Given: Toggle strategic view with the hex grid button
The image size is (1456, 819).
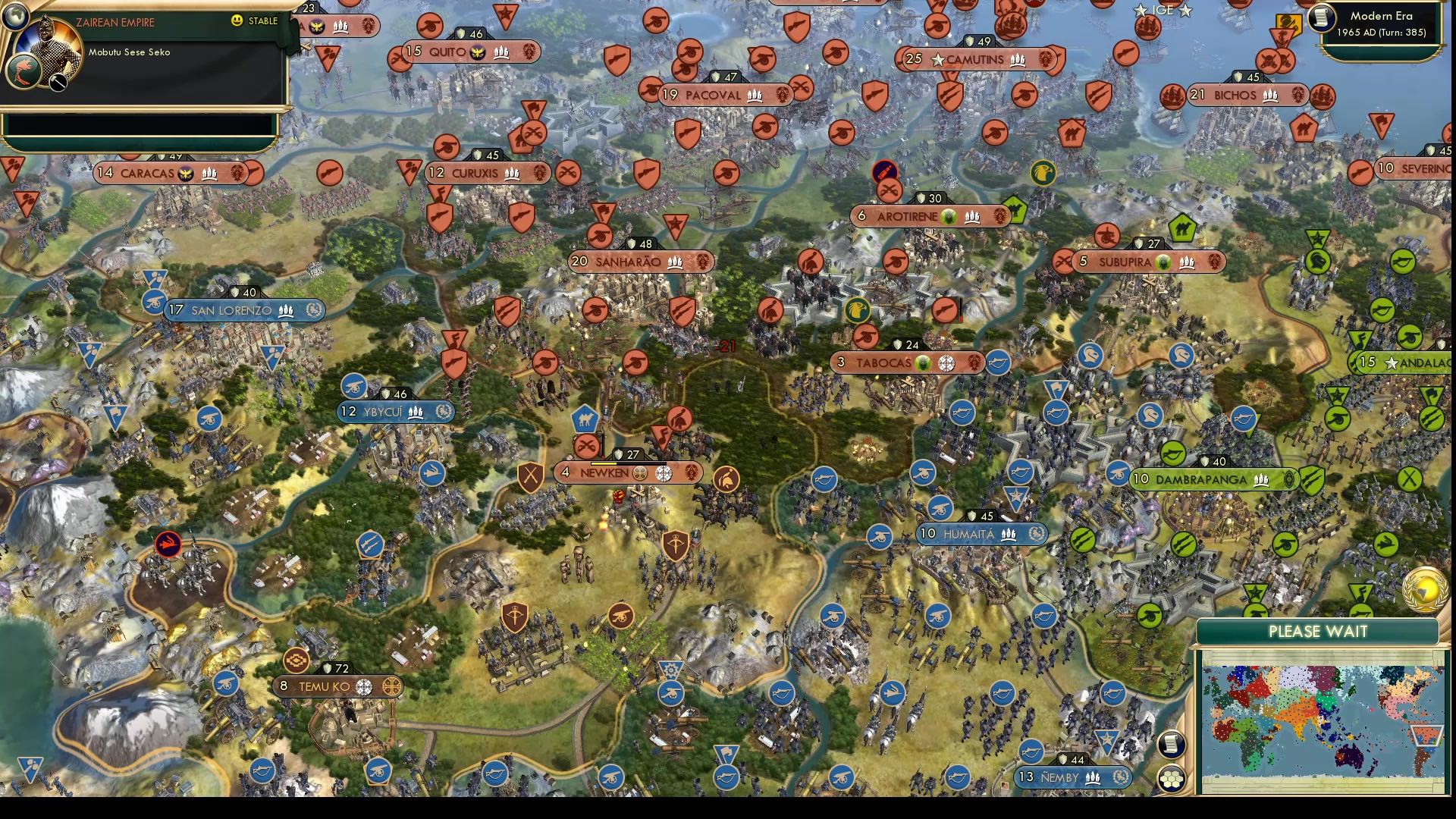Looking at the screenshot, I should (x=1171, y=778).
